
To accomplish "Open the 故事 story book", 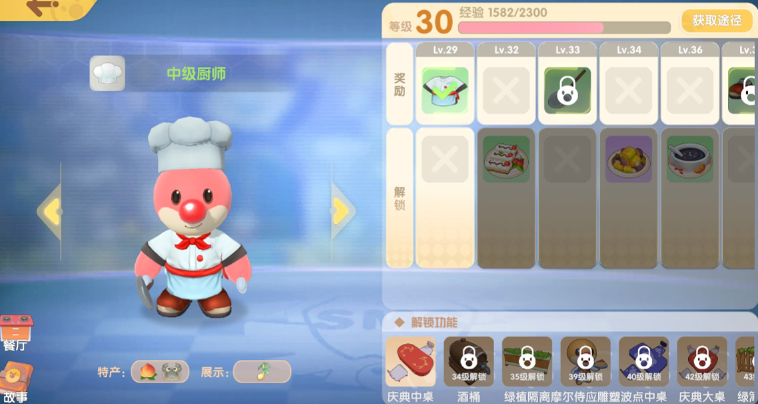I will point(15,381).
